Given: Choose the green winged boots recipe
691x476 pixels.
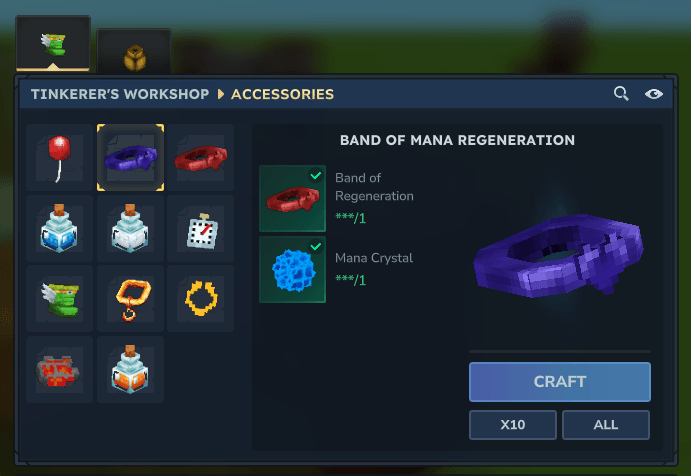Looking at the screenshot, I should point(60,299).
